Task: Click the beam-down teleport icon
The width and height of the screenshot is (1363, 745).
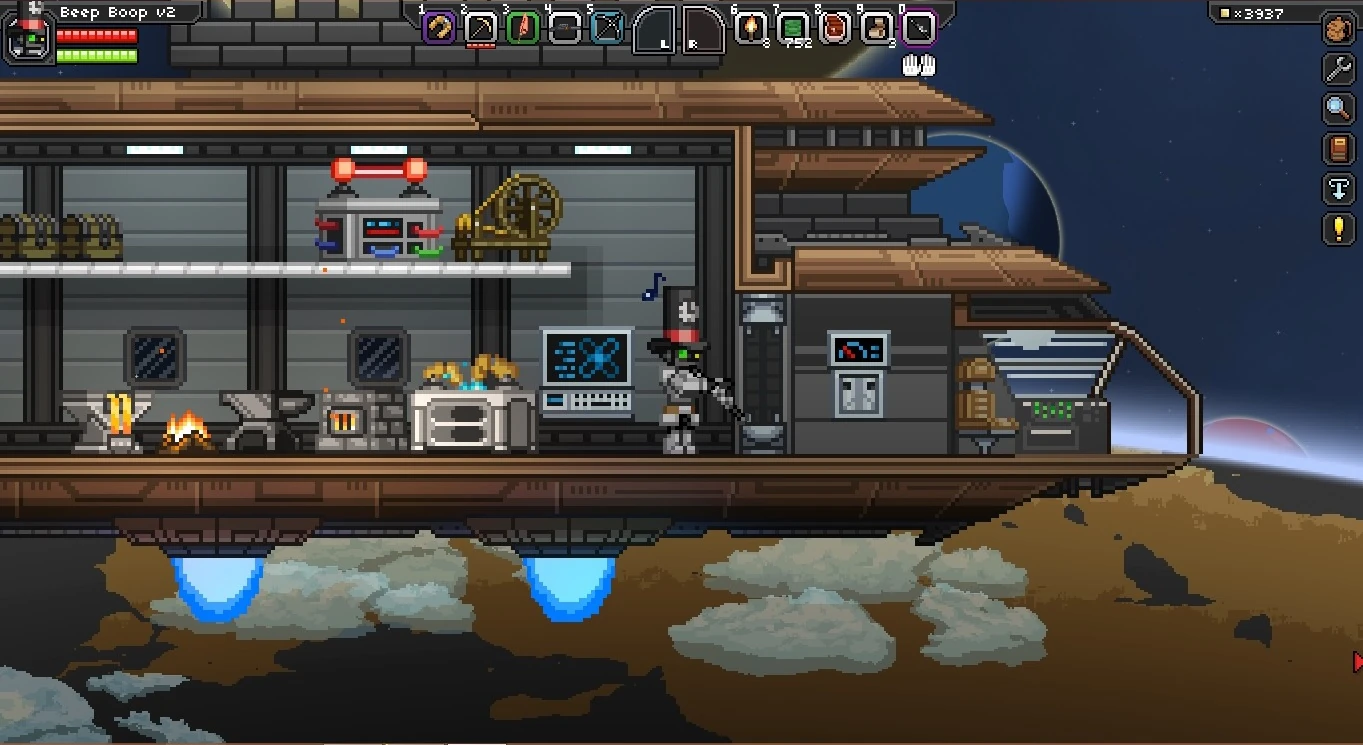Action: (1338, 190)
